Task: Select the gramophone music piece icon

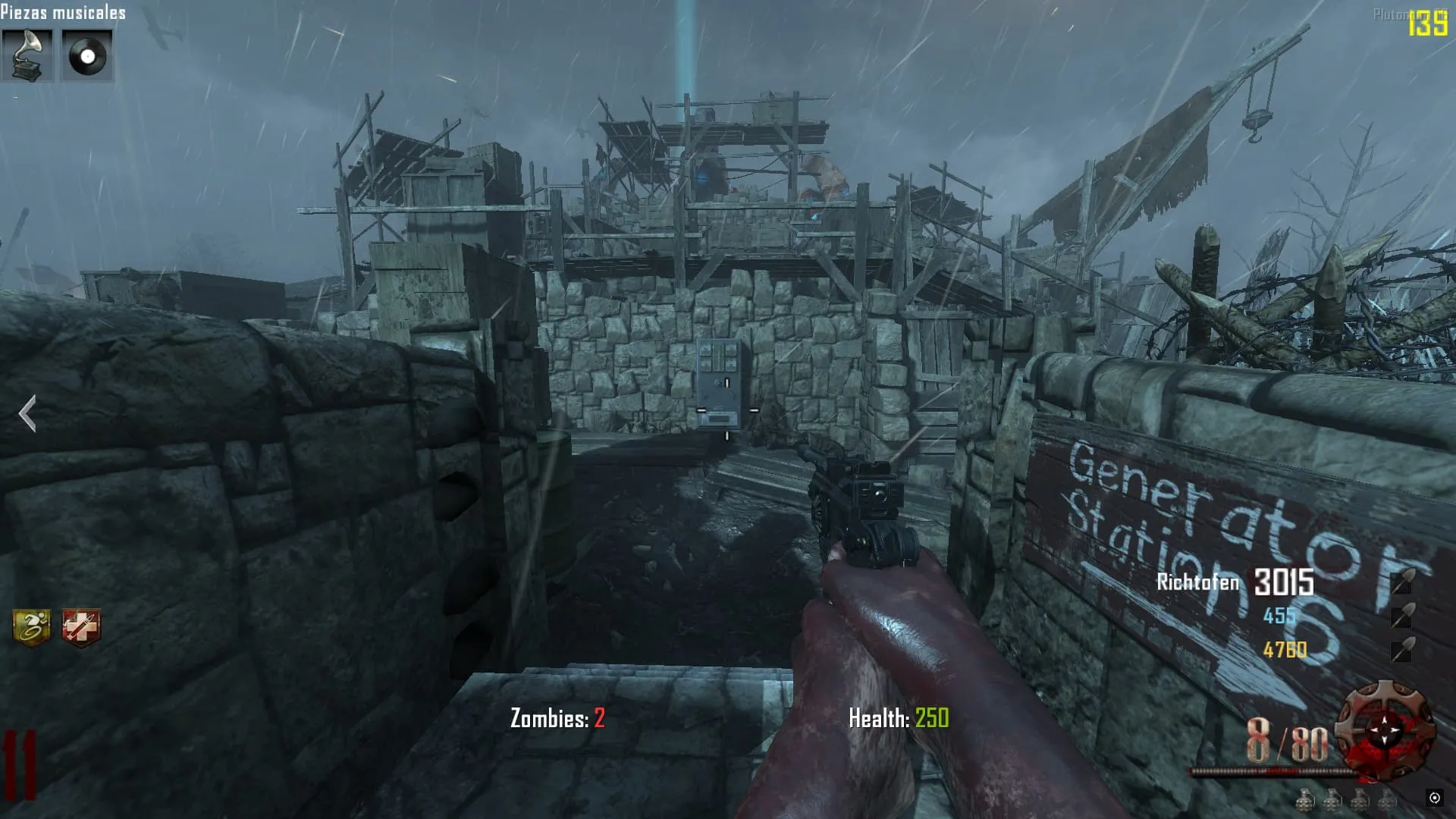Action: 27,55
